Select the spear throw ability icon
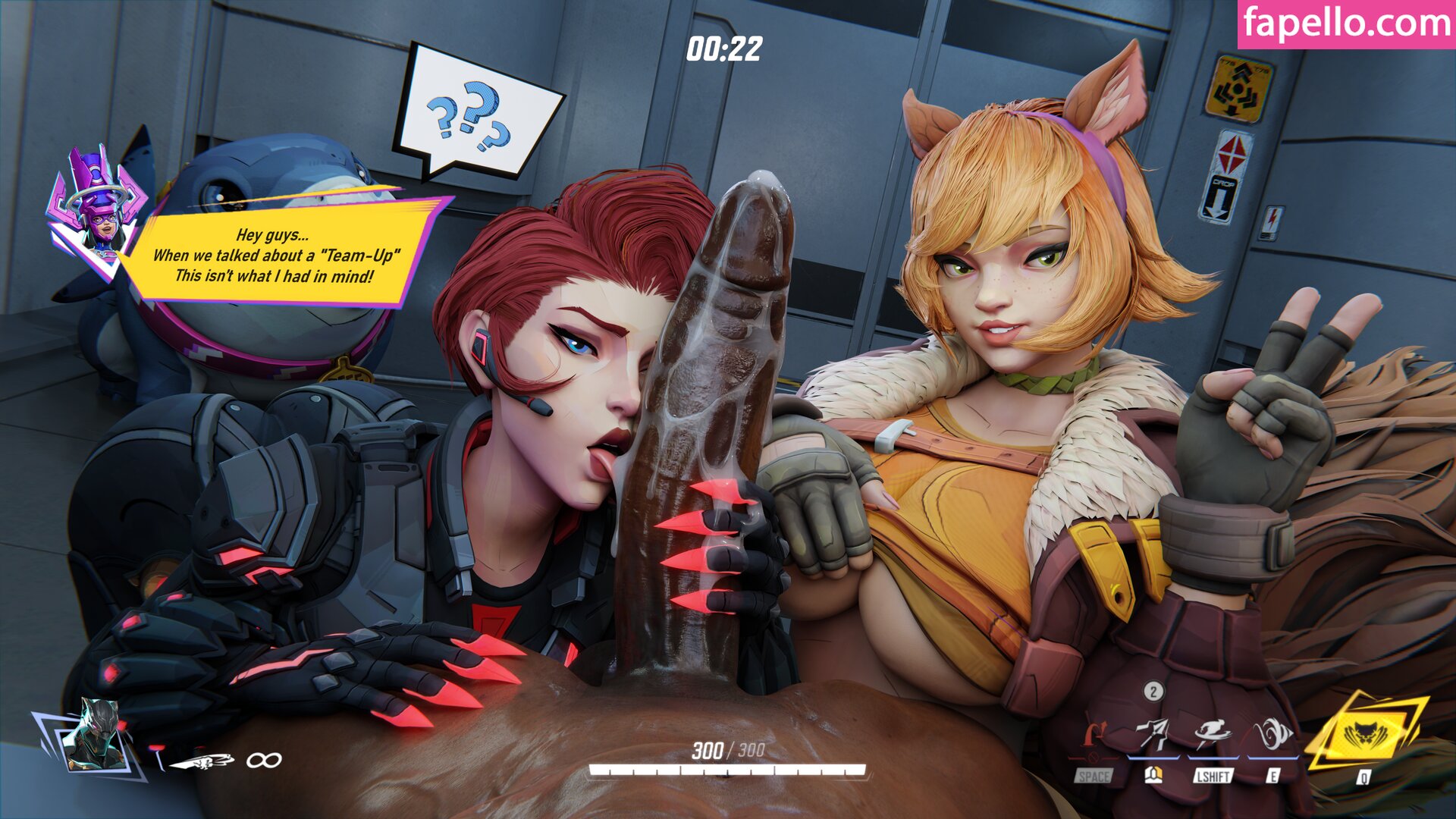The width and height of the screenshot is (1456, 819). 1153,734
